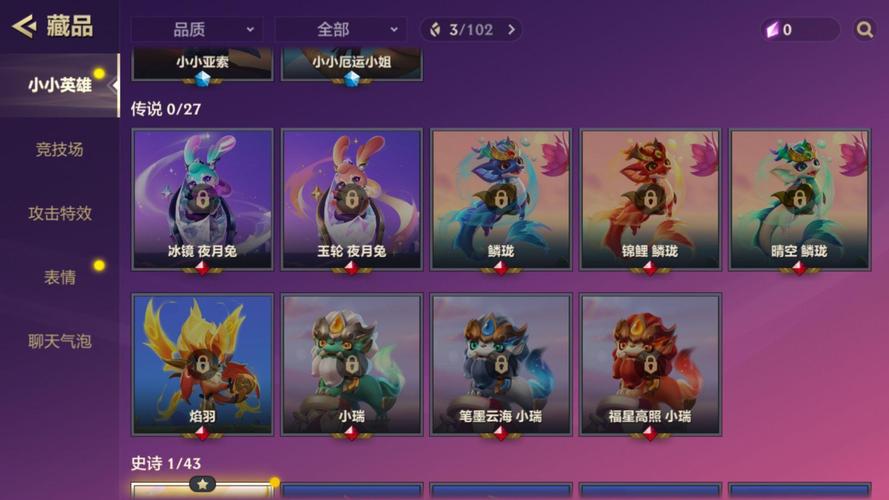
Task: Select the 焰羽 little legend
Action: click(202, 364)
